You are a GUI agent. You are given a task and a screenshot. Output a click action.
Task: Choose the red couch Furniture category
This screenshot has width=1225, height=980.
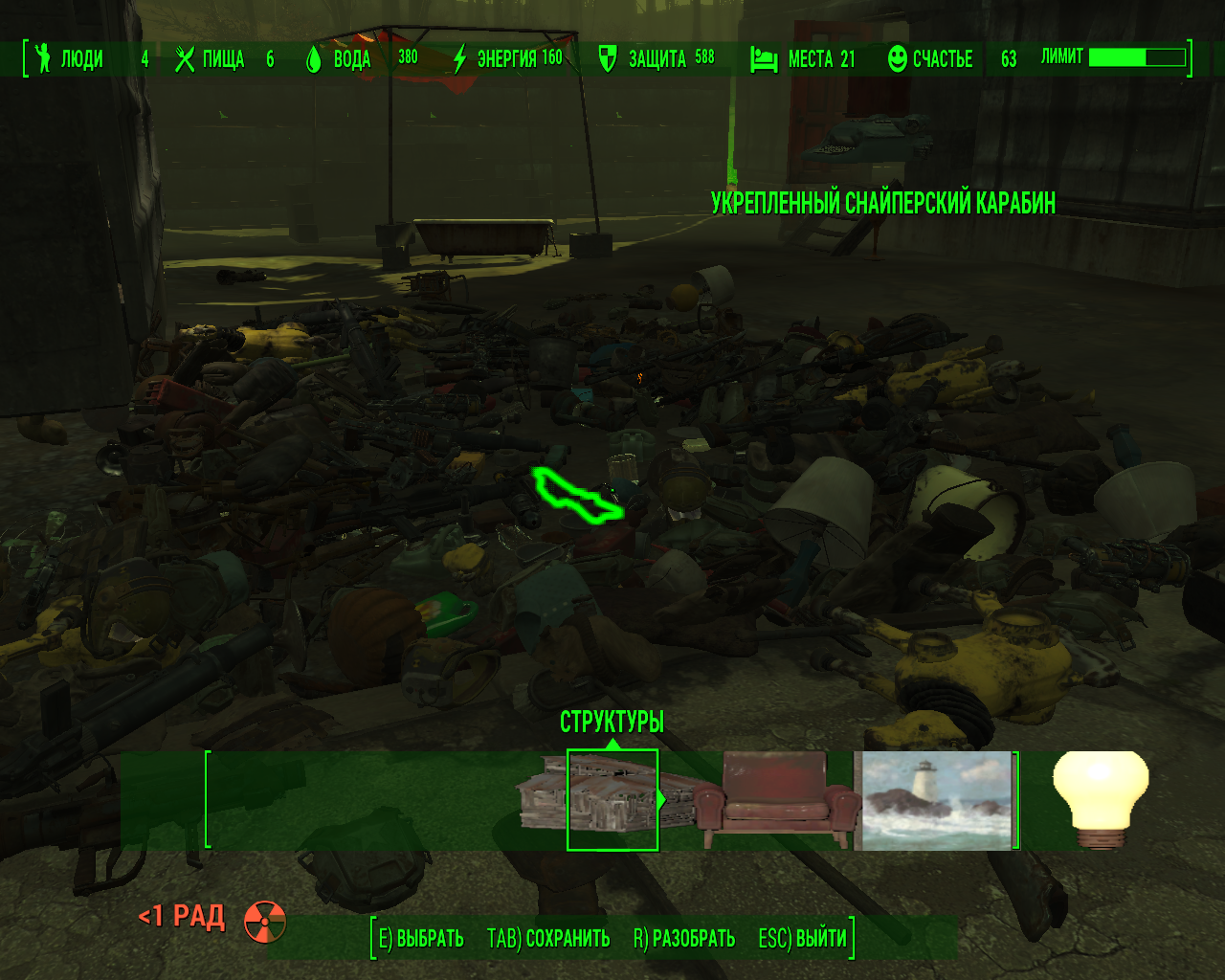777,799
